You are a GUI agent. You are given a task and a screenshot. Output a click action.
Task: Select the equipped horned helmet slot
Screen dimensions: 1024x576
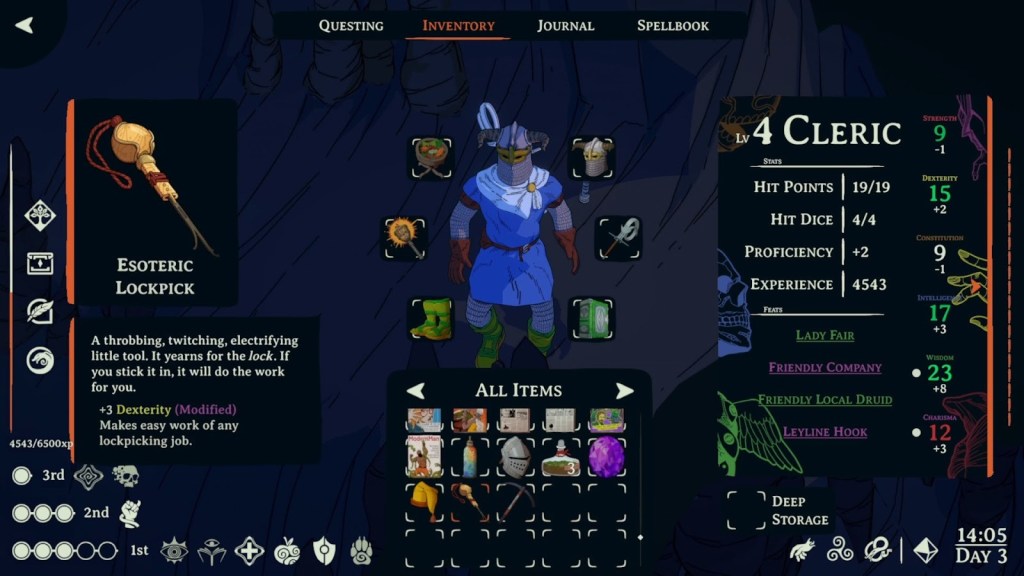tap(592, 158)
